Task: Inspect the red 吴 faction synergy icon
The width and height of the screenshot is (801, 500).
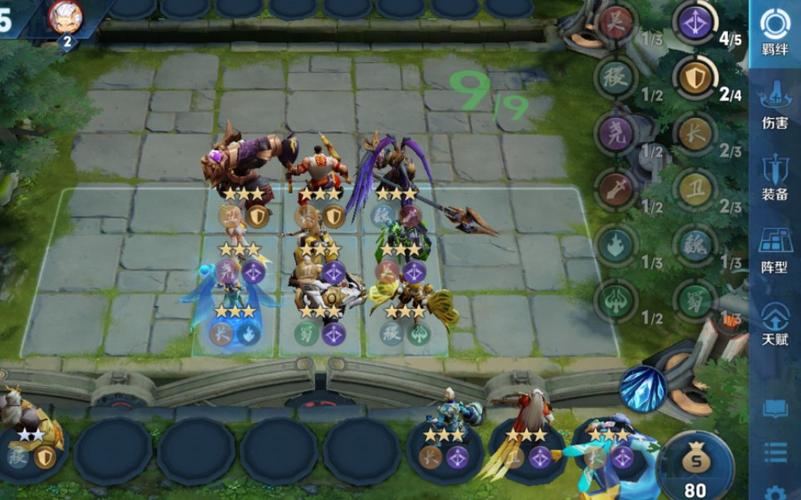Action: (x=616, y=22)
